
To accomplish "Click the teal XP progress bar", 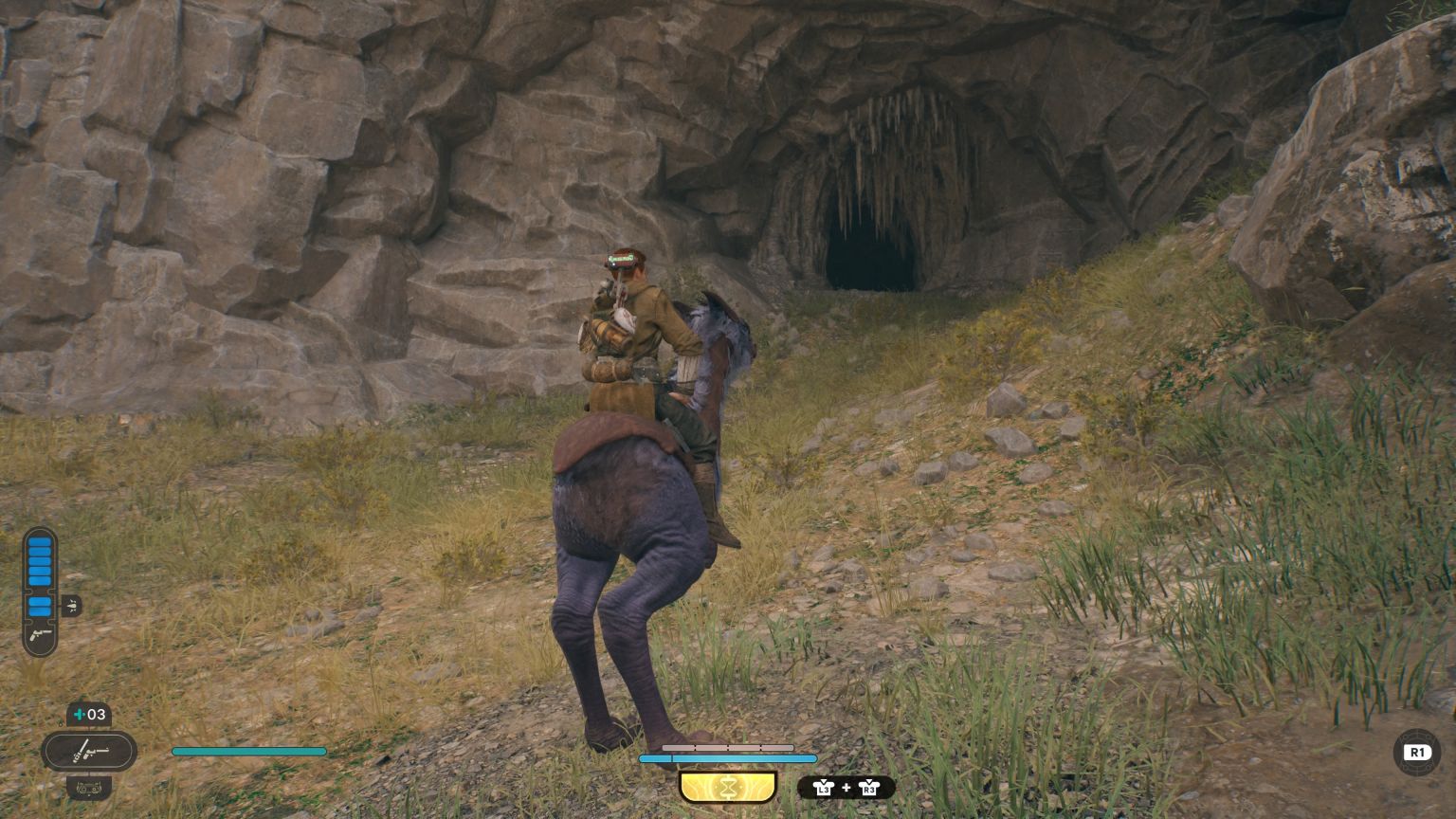I will 248,751.
